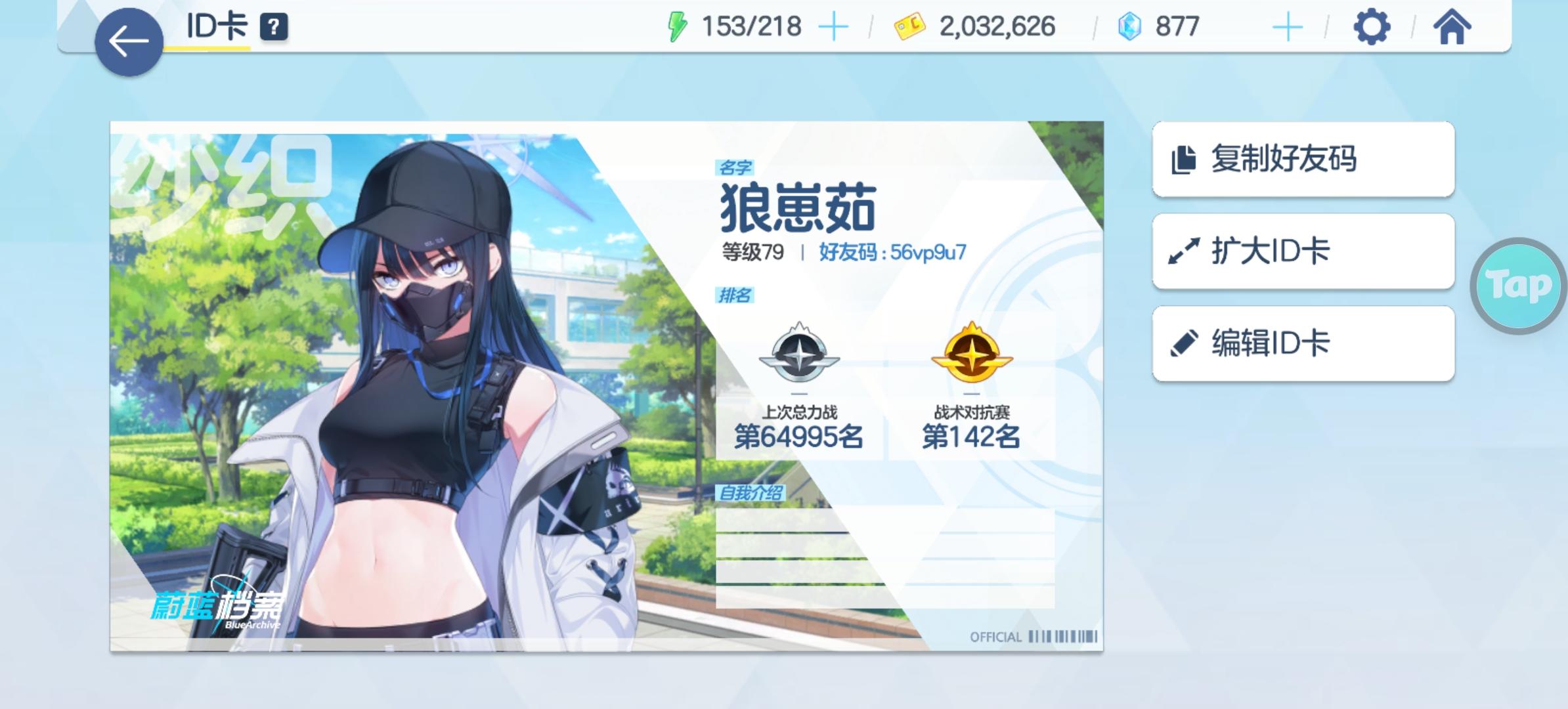Click the pyroxene purchase plus icon
This screenshot has height=709, width=1568.
(1287, 26)
